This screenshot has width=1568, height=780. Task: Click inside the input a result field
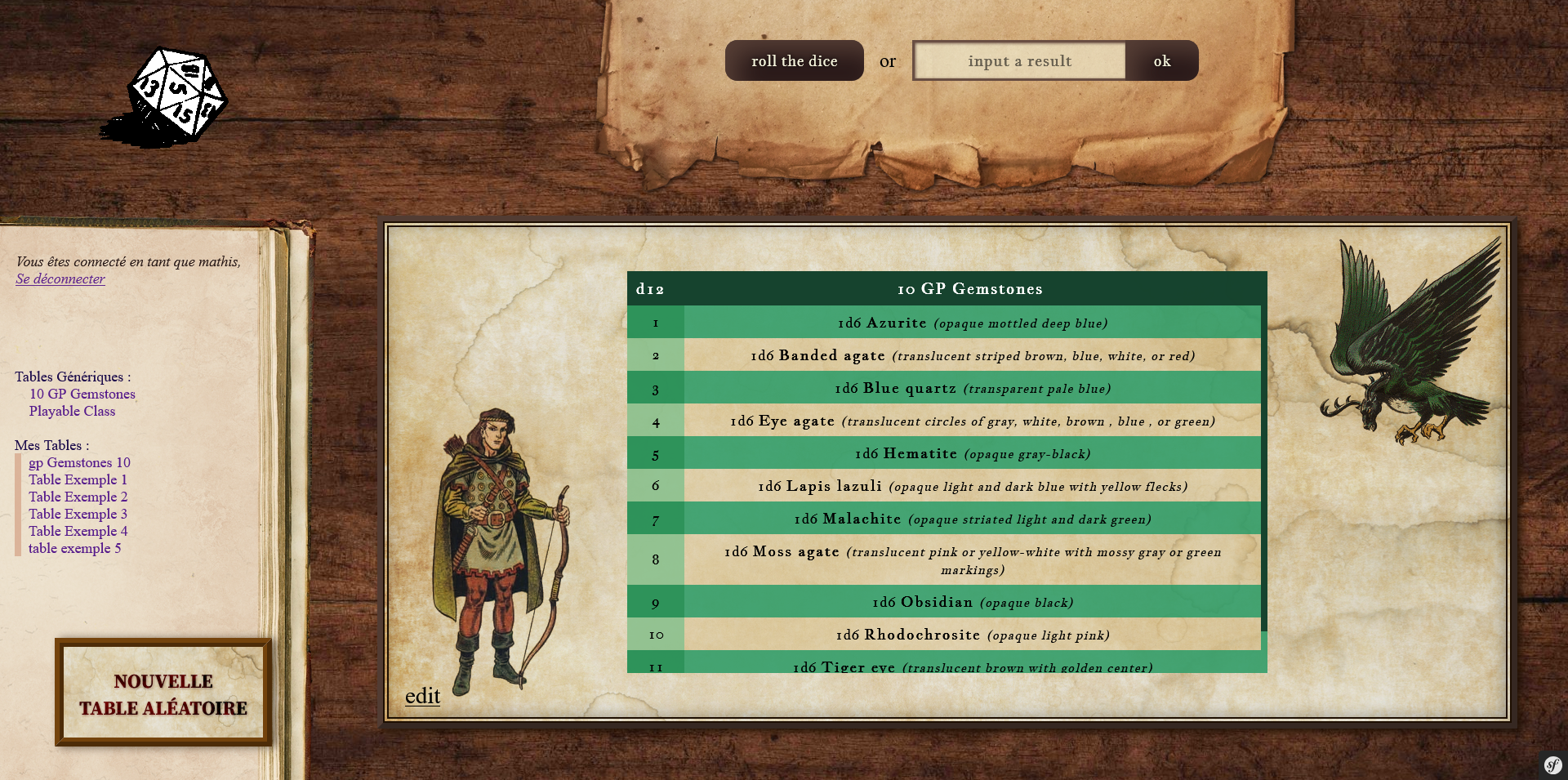click(x=1018, y=60)
